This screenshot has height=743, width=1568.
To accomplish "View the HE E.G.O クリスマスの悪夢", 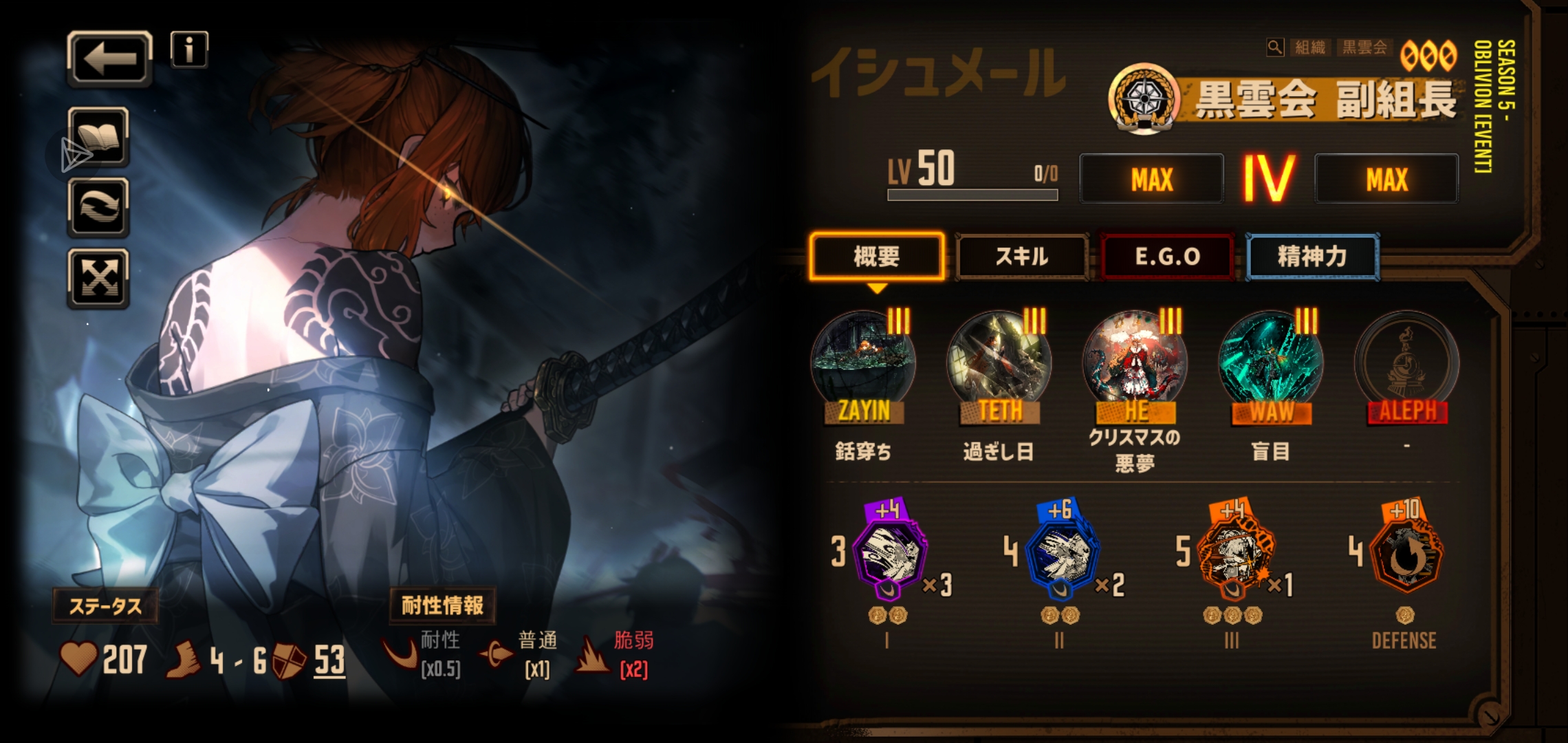I will (x=1135, y=365).
